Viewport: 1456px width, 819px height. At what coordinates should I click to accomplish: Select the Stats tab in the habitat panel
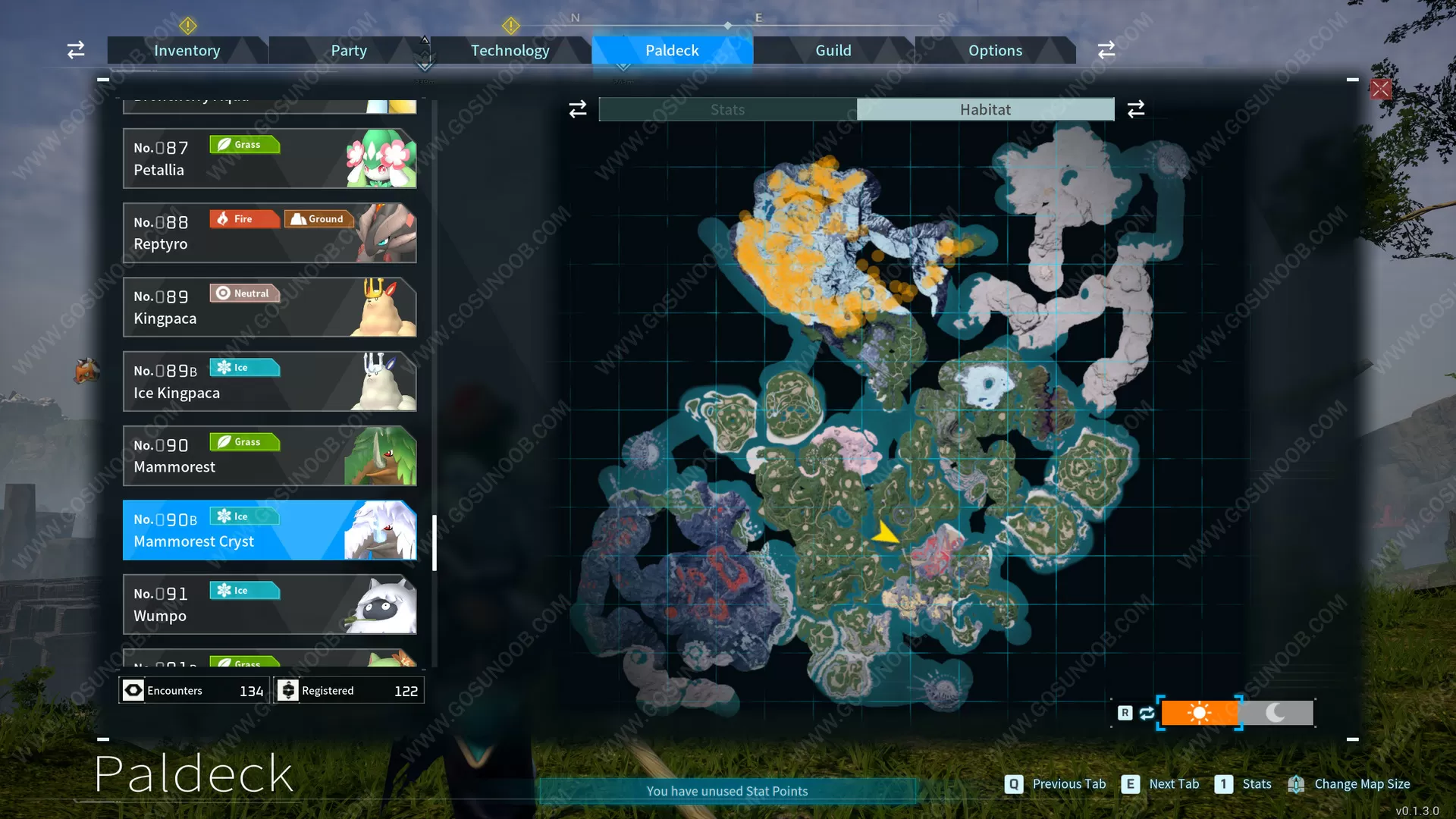tap(726, 109)
